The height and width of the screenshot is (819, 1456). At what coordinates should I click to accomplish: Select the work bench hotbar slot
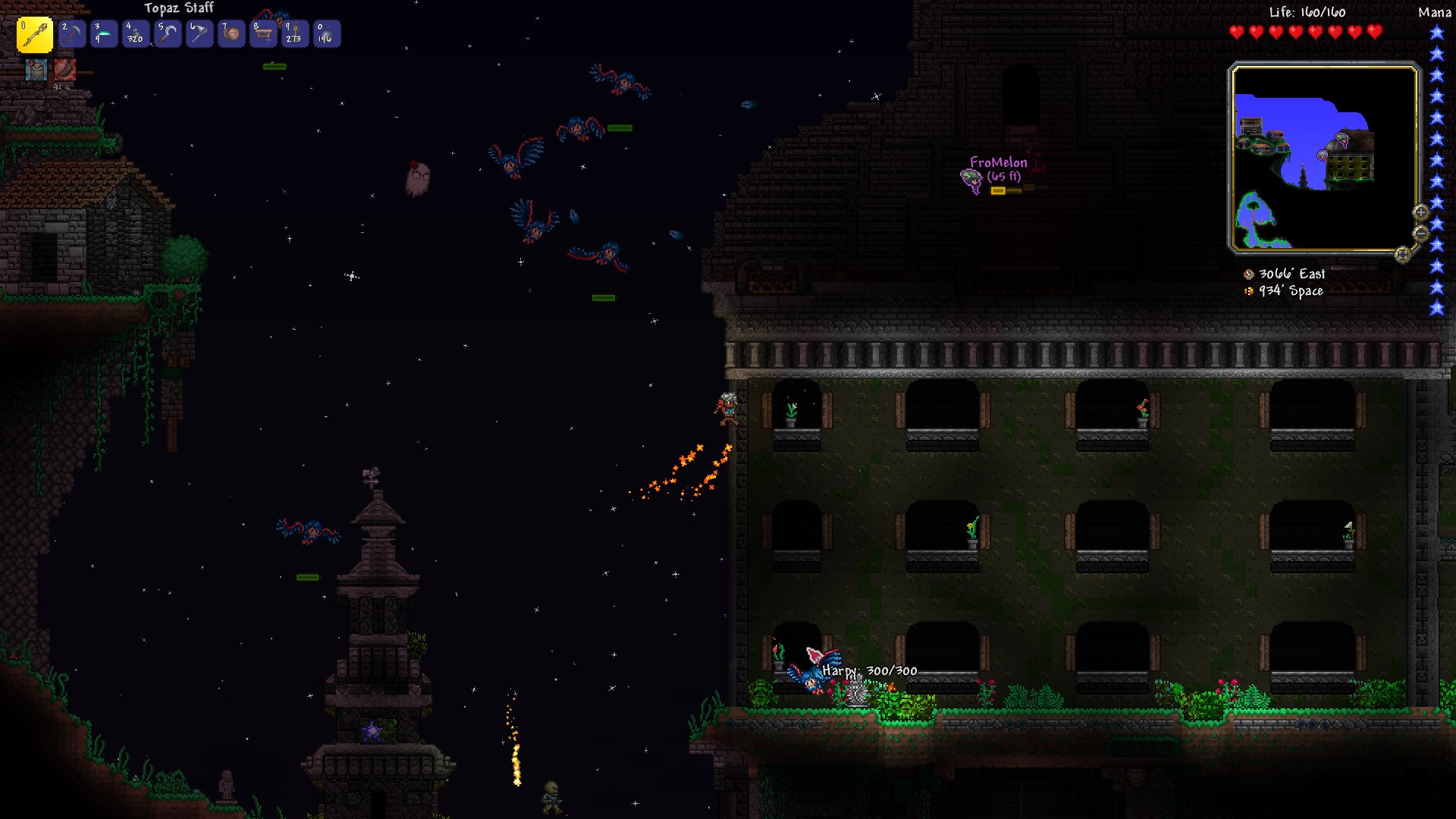pos(263,34)
